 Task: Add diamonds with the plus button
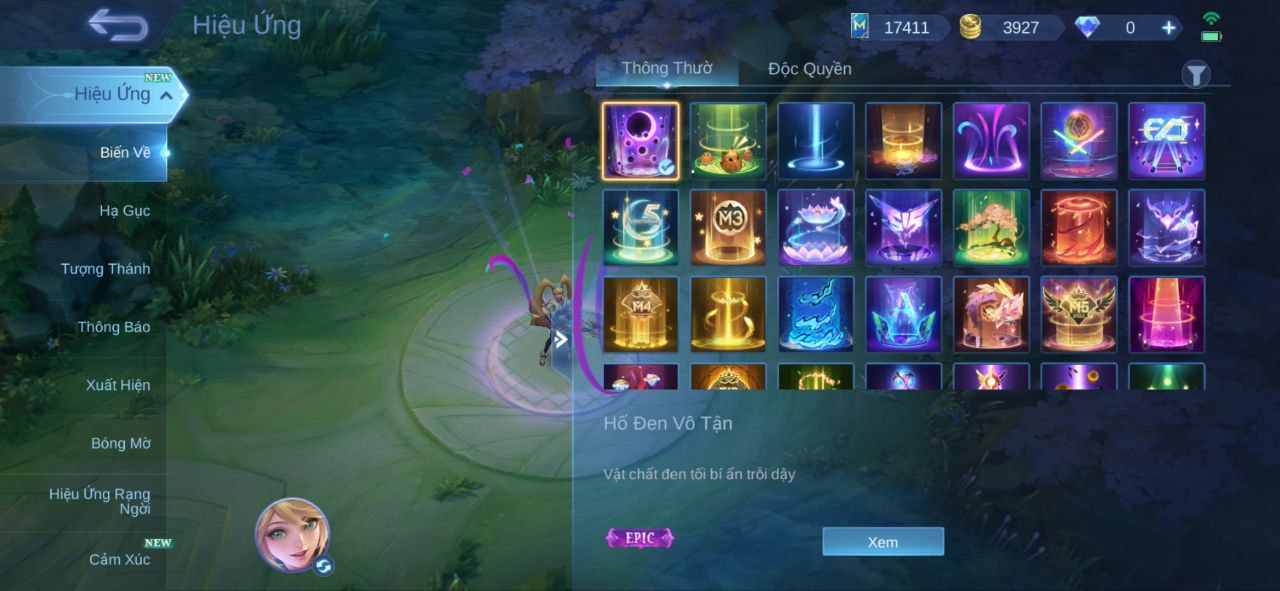(1168, 28)
